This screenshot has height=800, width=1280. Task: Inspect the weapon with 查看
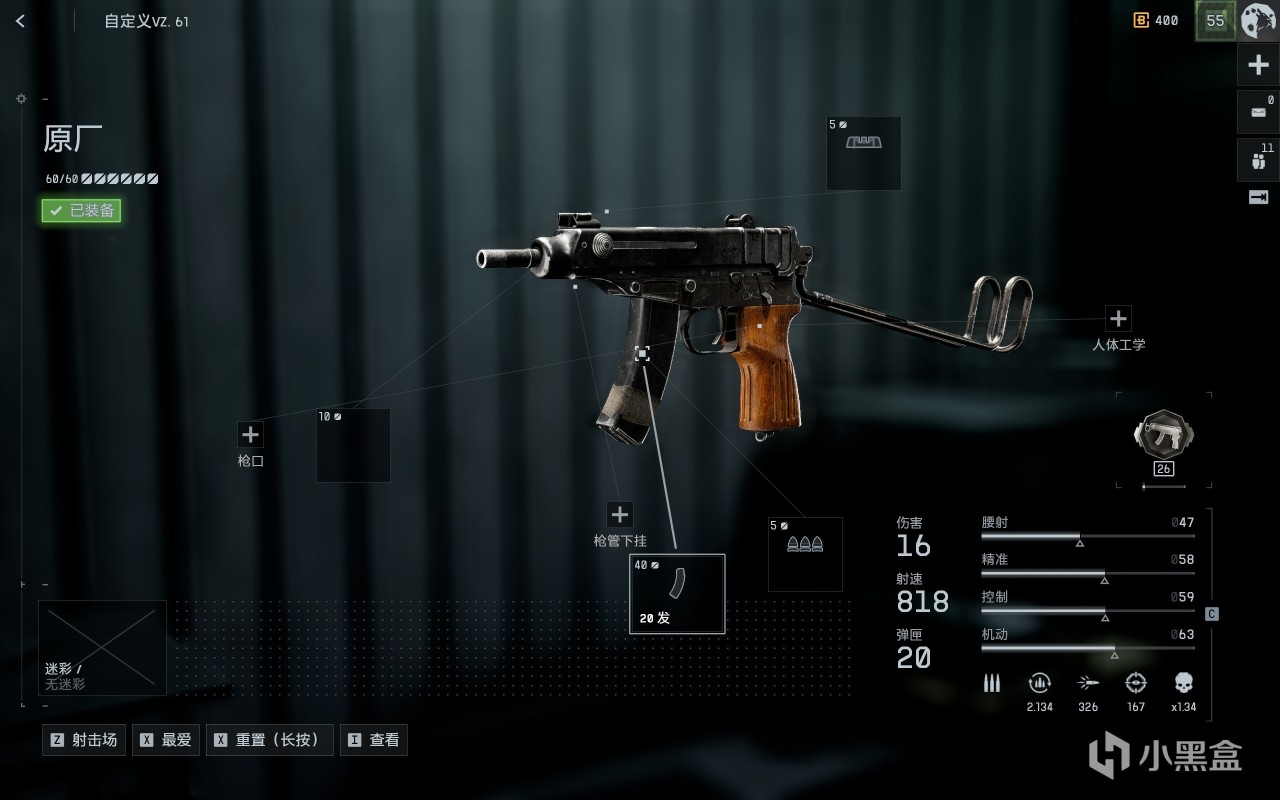point(374,740)
